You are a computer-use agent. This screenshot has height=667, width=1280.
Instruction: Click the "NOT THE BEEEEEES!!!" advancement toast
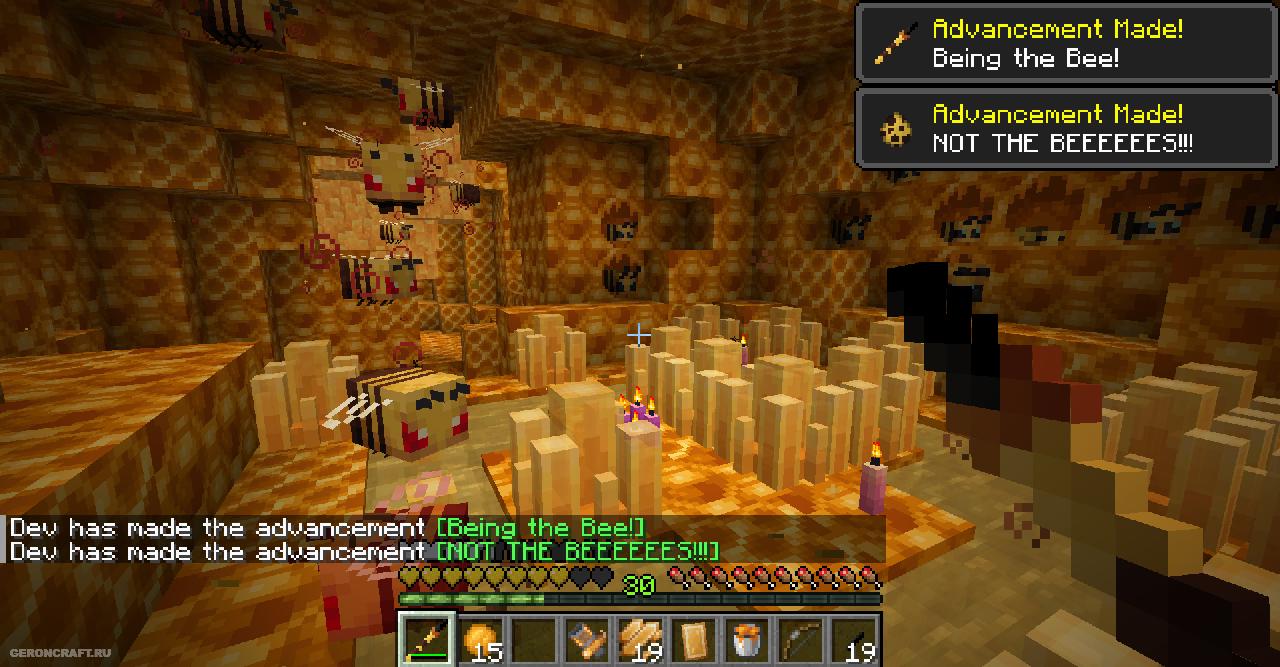pyautogui.click(x=1067, y=129)
